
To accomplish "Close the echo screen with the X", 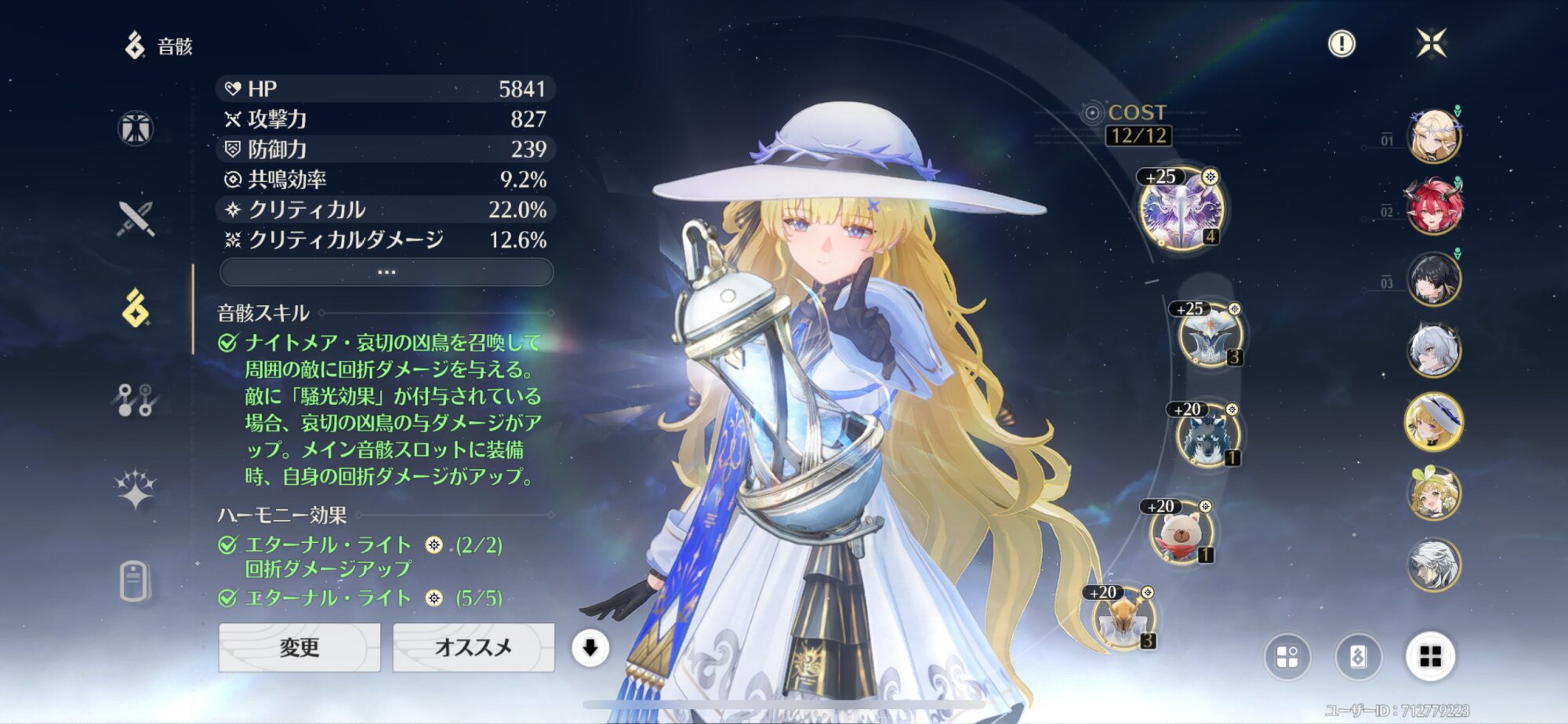I will click(x=1432, y=43).
